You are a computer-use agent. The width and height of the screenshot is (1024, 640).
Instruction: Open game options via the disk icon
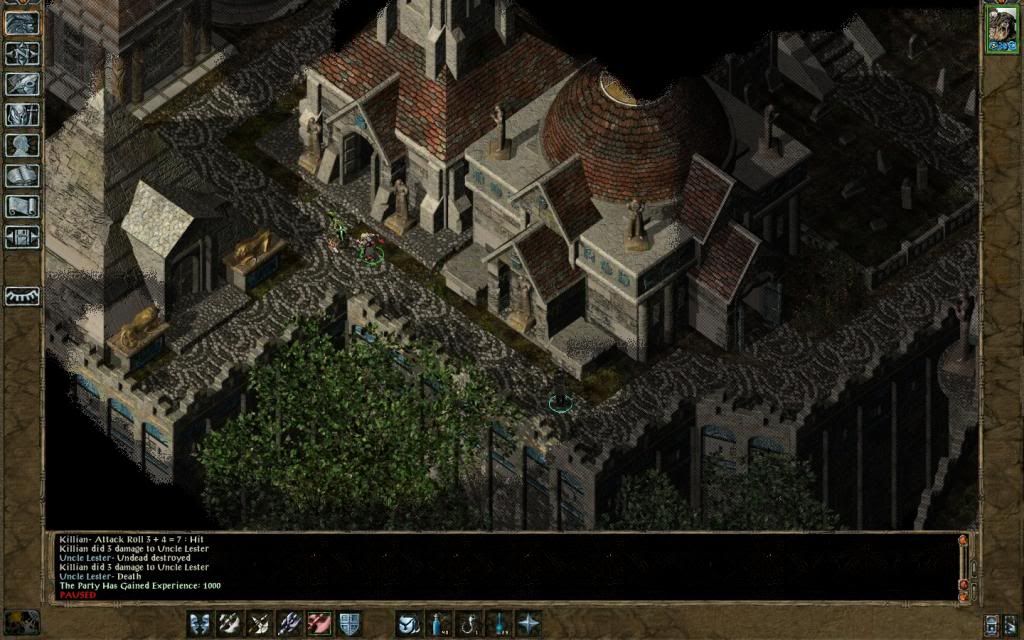[x=22, y=237]
